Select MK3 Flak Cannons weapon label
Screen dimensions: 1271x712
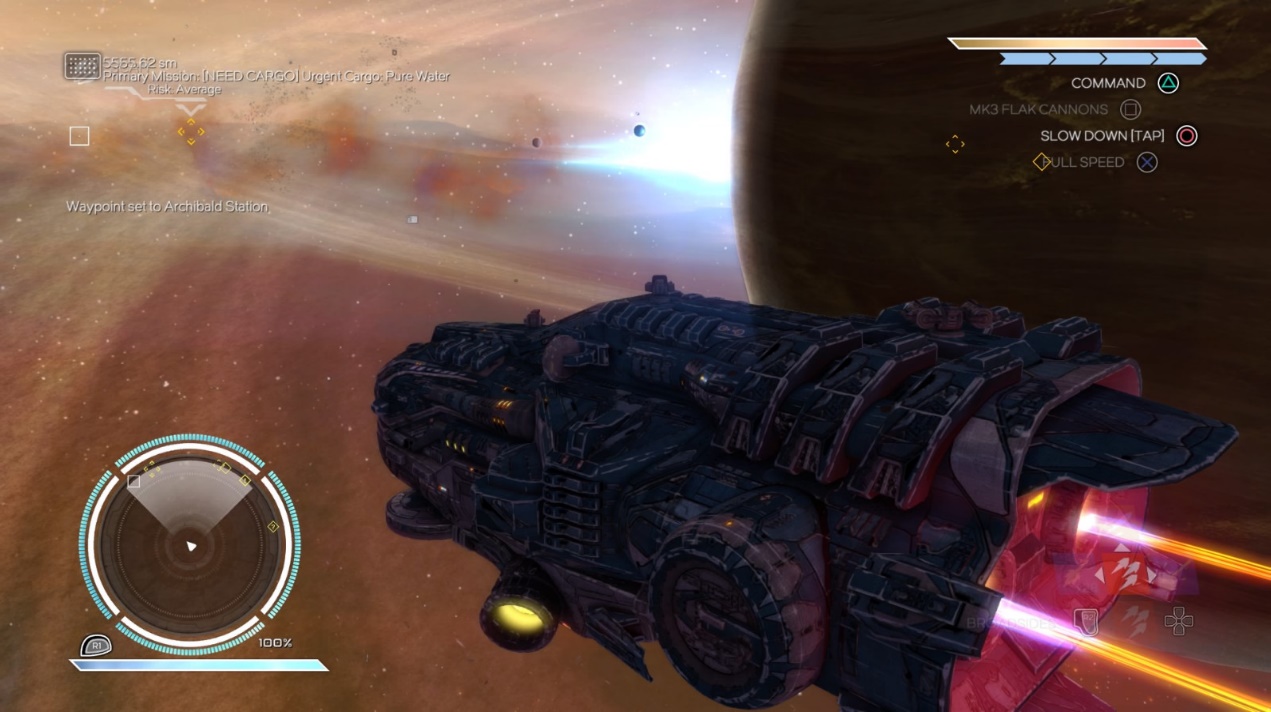[1038, 109]
